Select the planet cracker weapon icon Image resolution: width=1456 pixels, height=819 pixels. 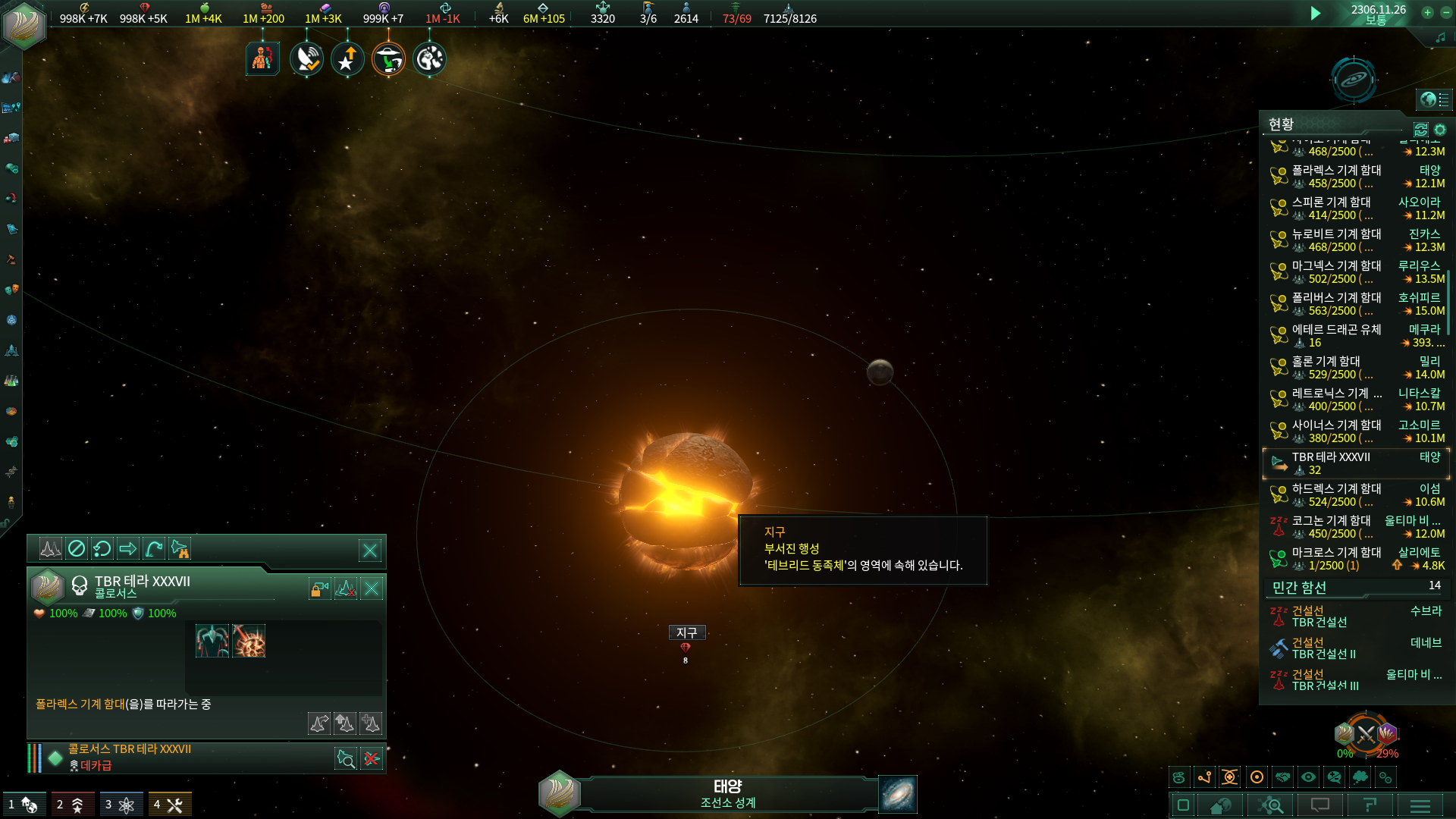pos(249,642)
